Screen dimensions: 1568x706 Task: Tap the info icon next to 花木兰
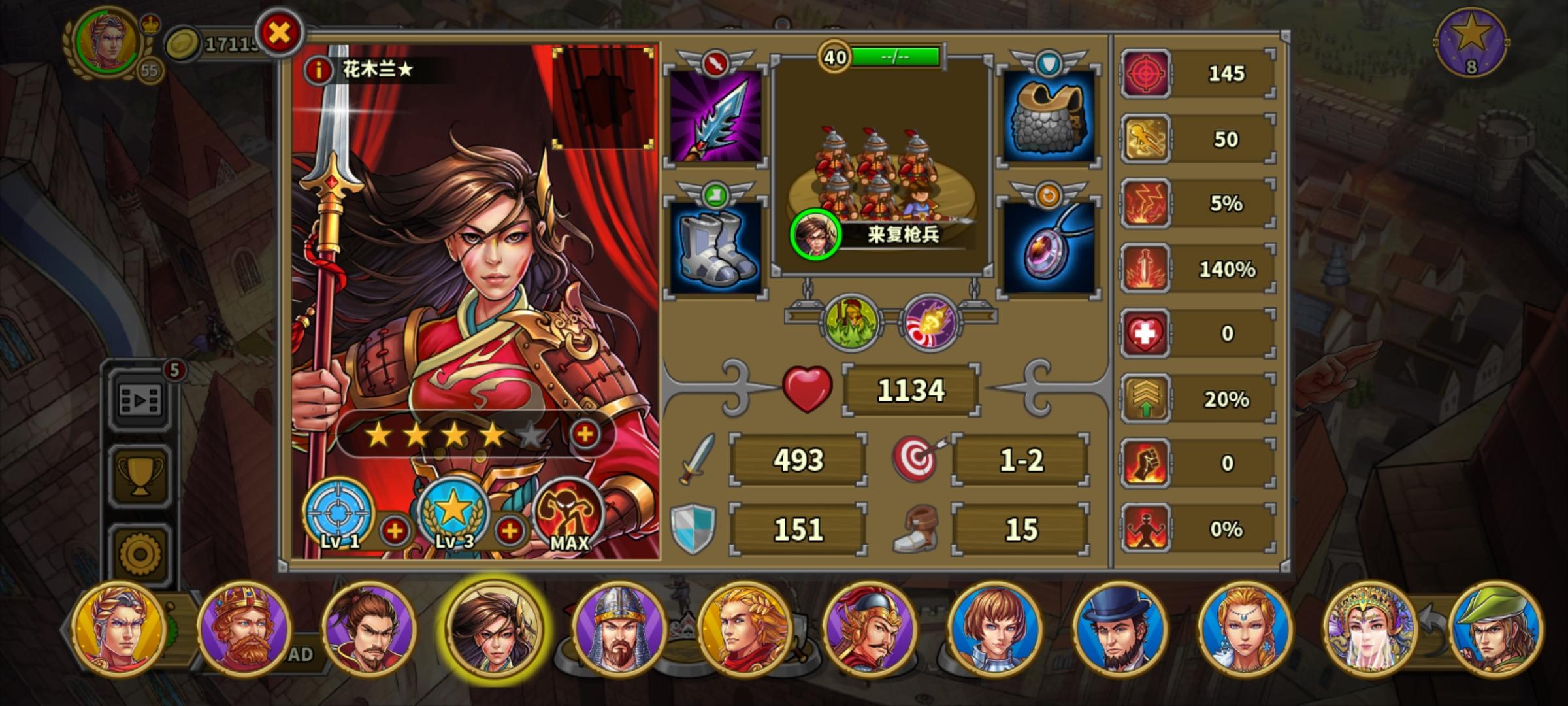point(318,71)
